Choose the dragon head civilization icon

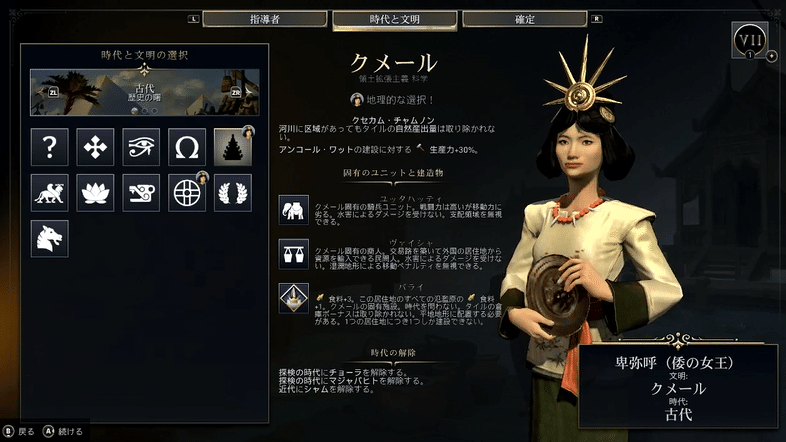(49, 238)
